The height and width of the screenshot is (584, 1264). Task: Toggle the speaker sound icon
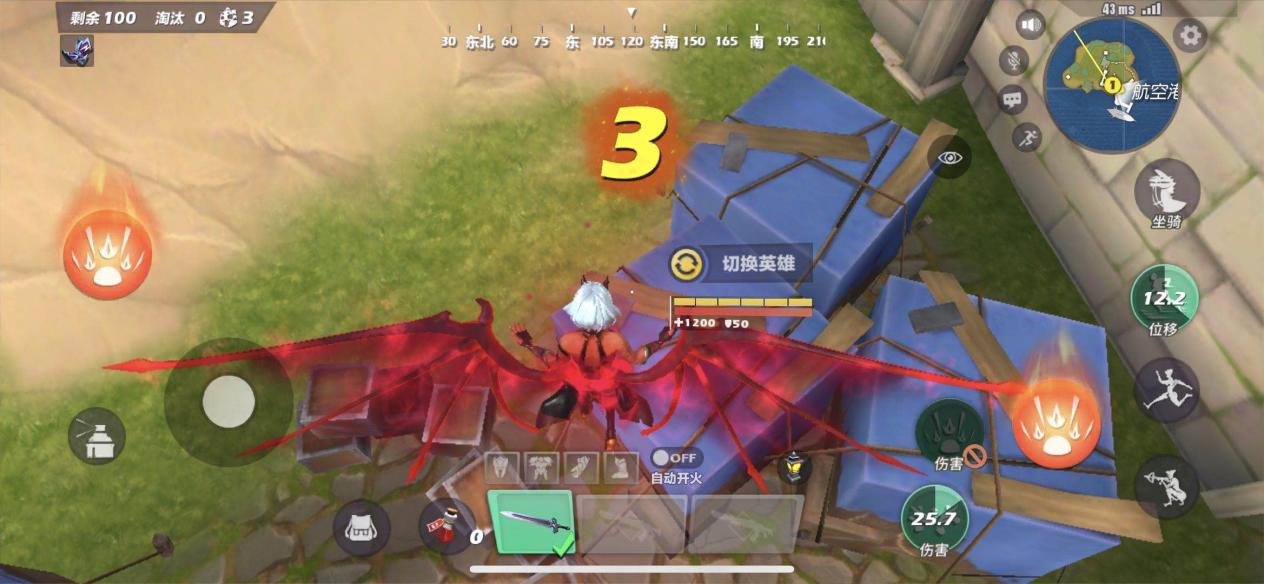point(1030,24)
